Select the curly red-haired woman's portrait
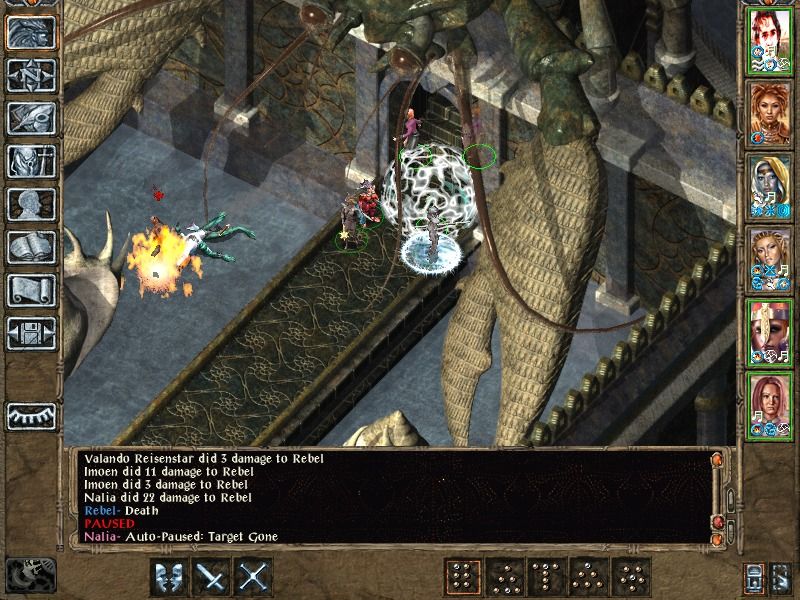The width and height of the screenshot is (800, 600). (x=771, y=111)
